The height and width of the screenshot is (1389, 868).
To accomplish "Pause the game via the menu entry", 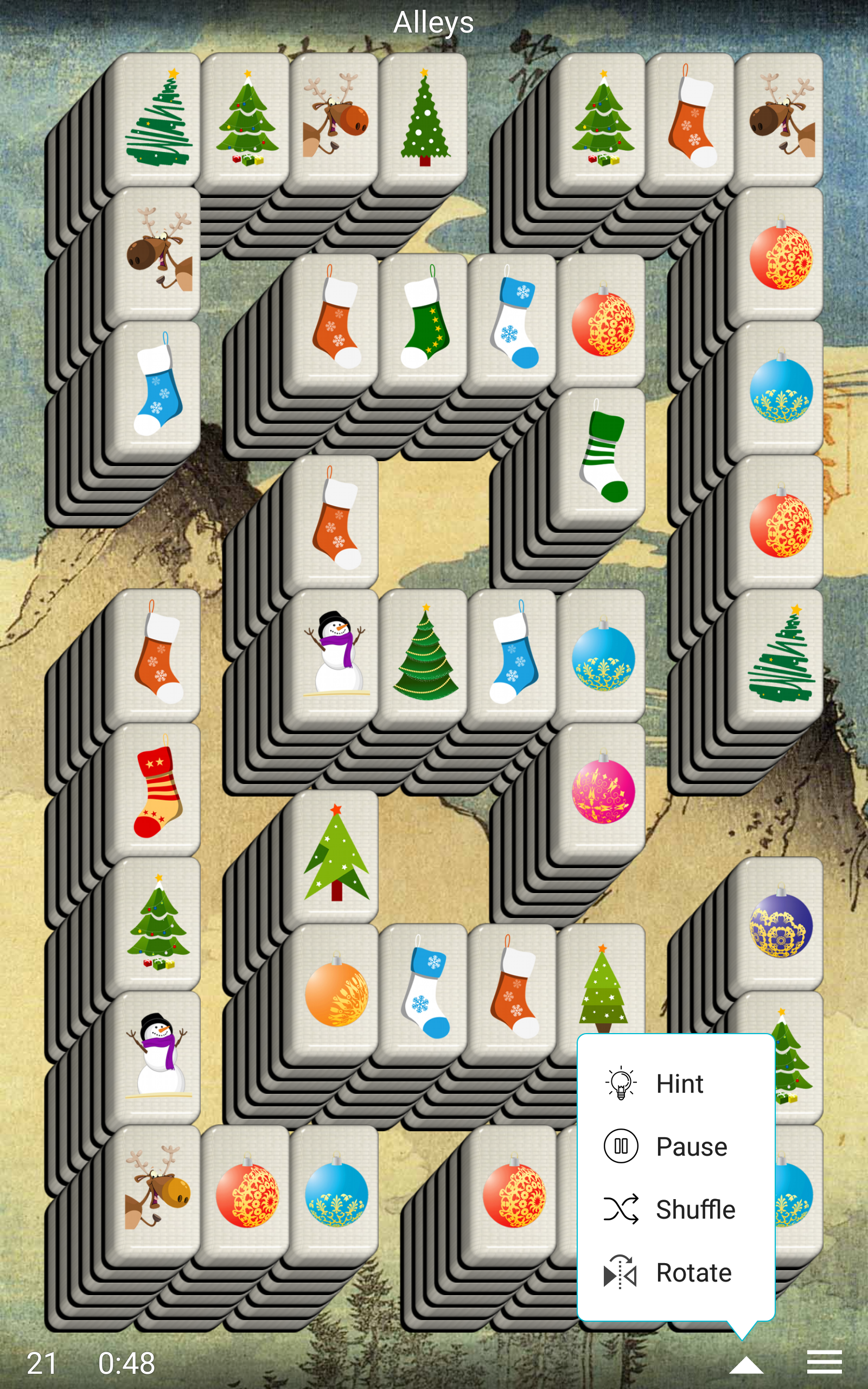I will click(x=692, y=1147).
